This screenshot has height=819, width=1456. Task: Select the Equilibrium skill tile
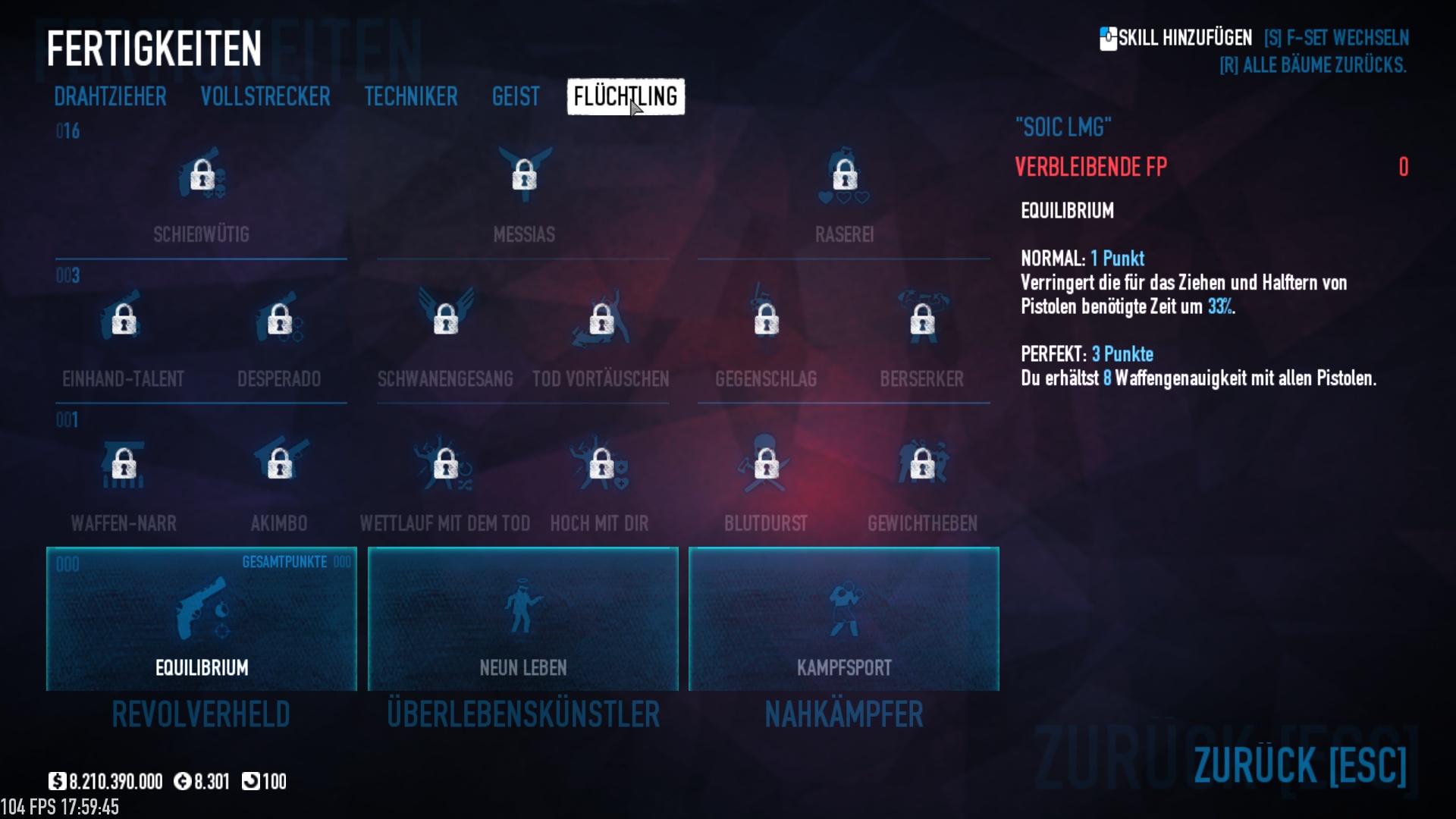[x=201, y=619]
